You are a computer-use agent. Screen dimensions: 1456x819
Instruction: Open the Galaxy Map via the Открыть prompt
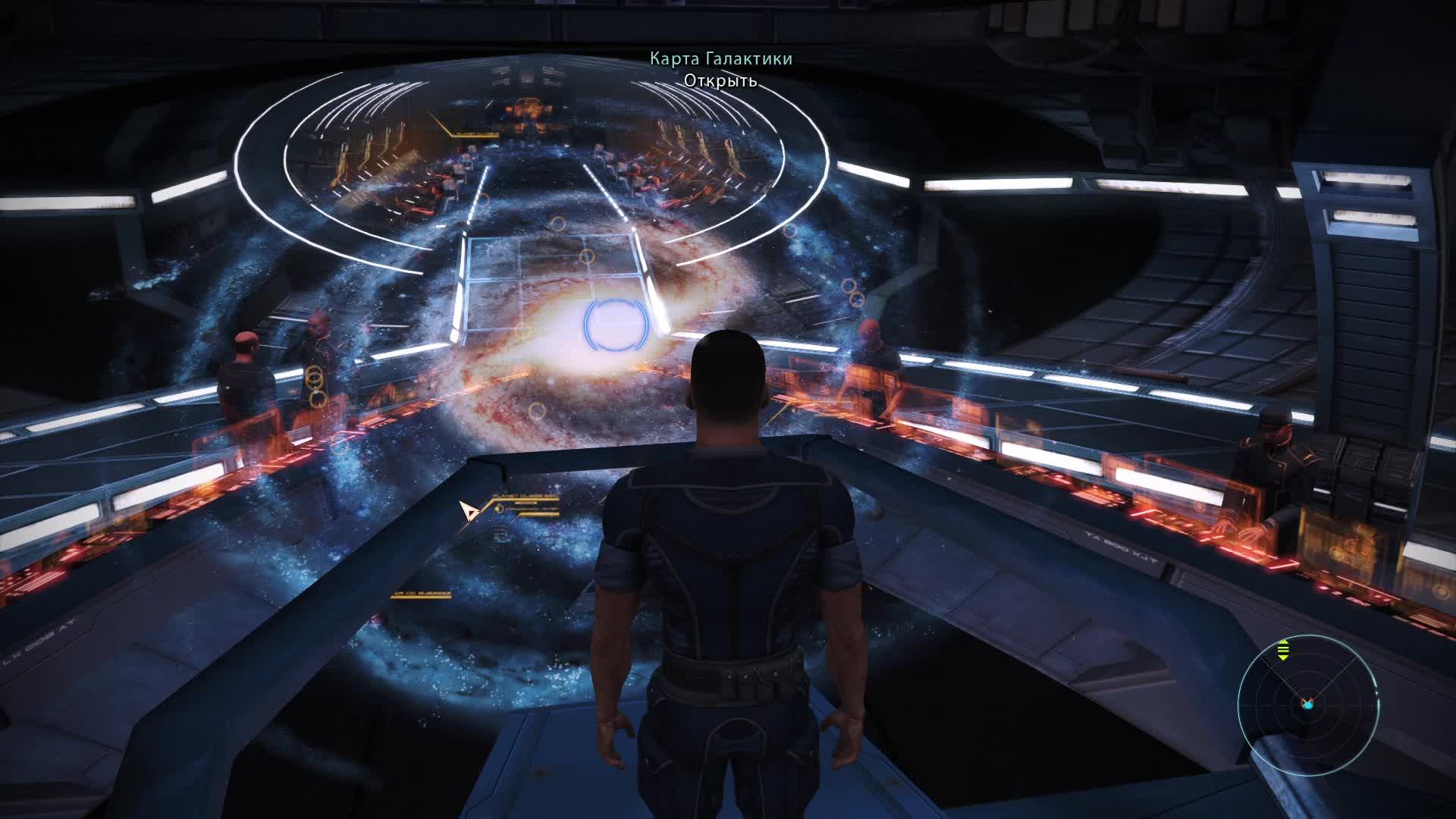[x=720, y=80]
